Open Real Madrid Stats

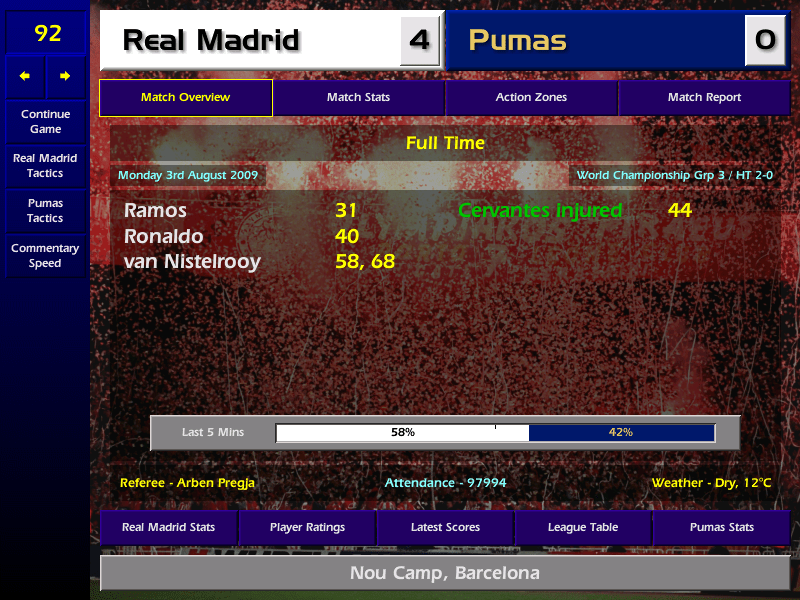[168, 527]
